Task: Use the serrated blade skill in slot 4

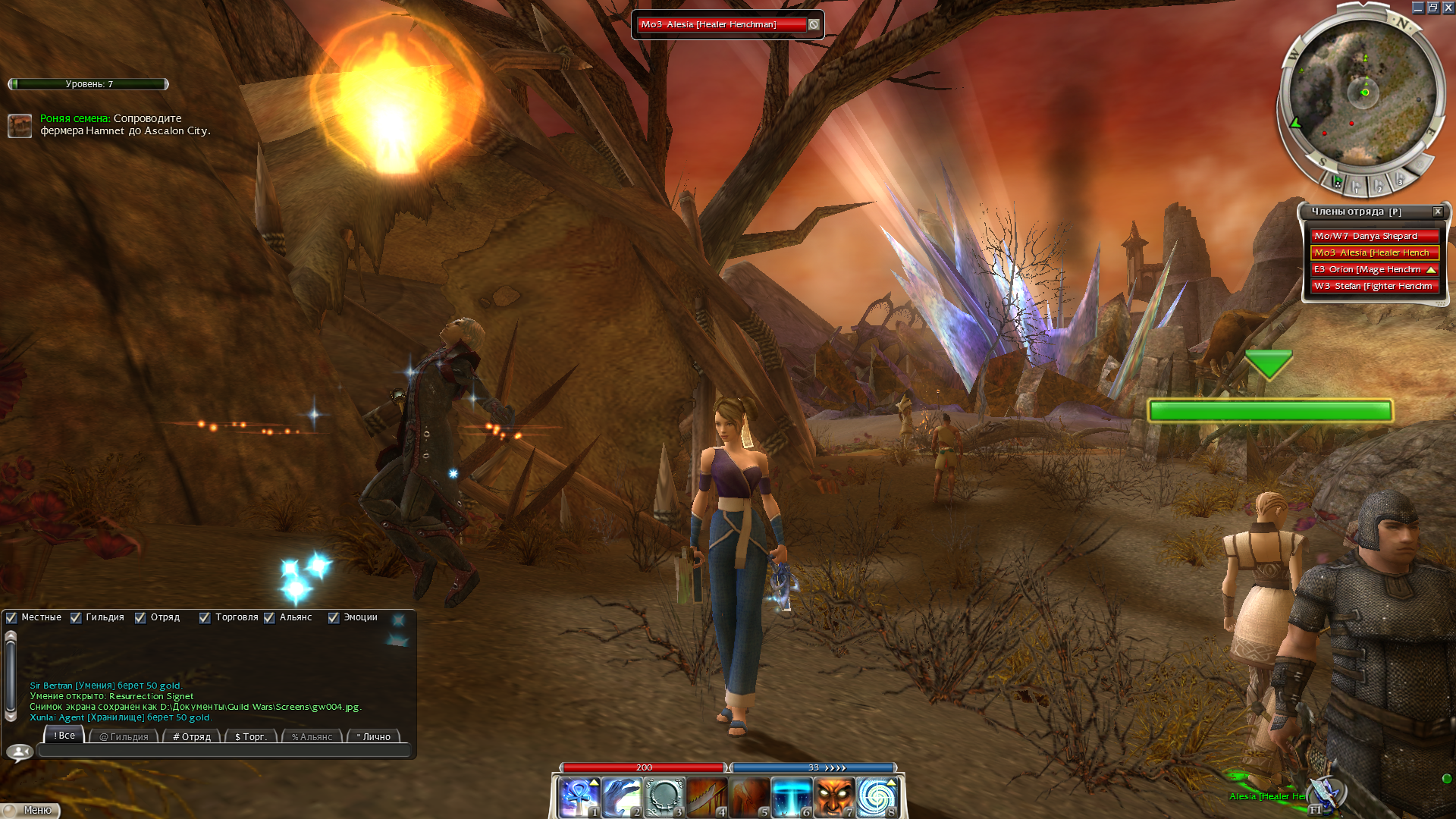Action: pyautogui.click(x=707, y=798)
